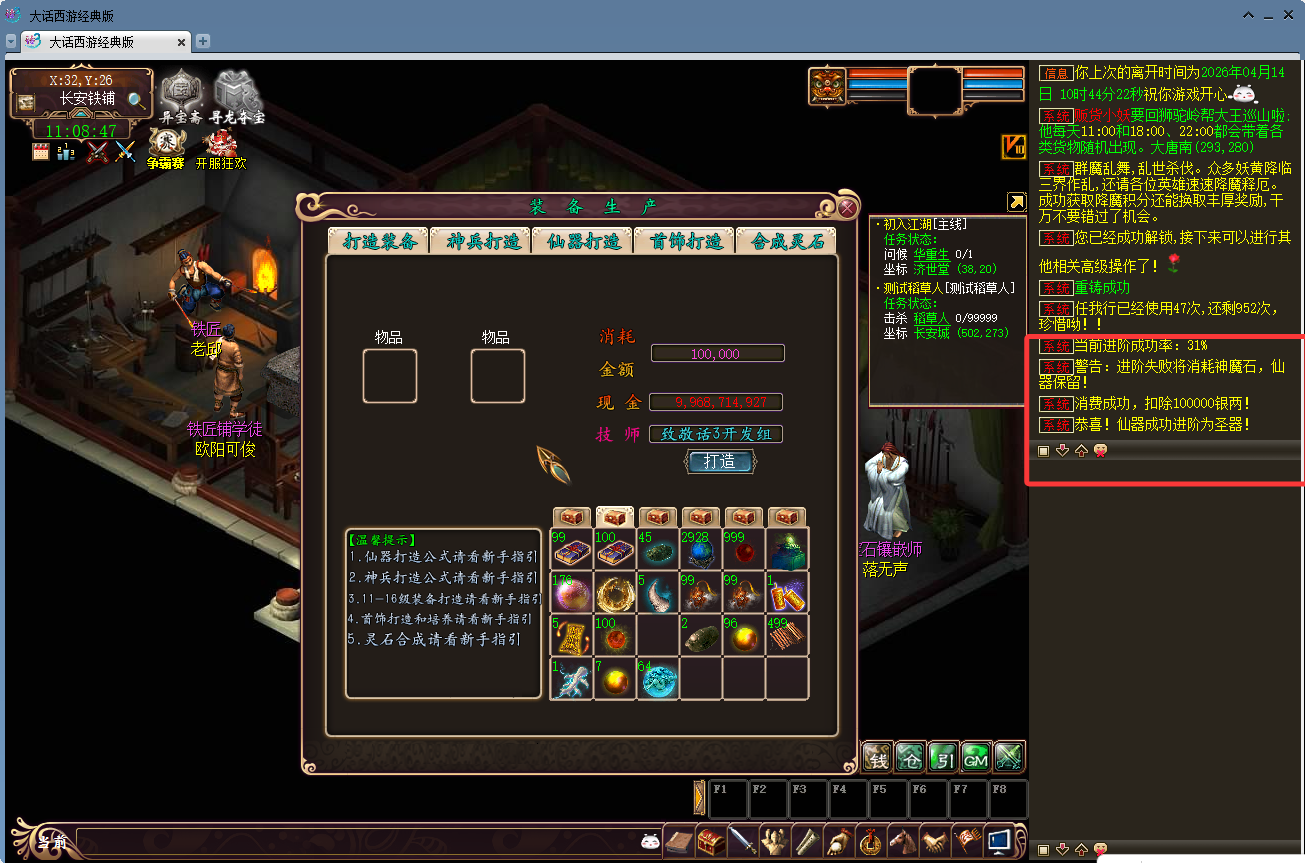Open the horse mount icon in the bottom bar
This screenshot has height=863, width=1305.
coord(902,841)
